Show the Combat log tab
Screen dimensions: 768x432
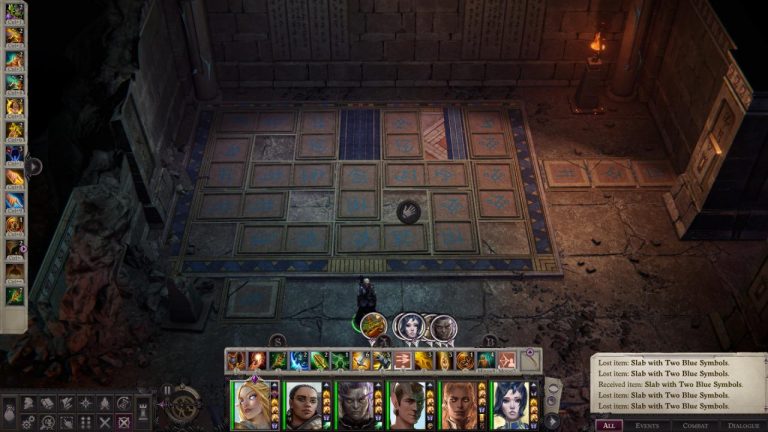[698, 425]
